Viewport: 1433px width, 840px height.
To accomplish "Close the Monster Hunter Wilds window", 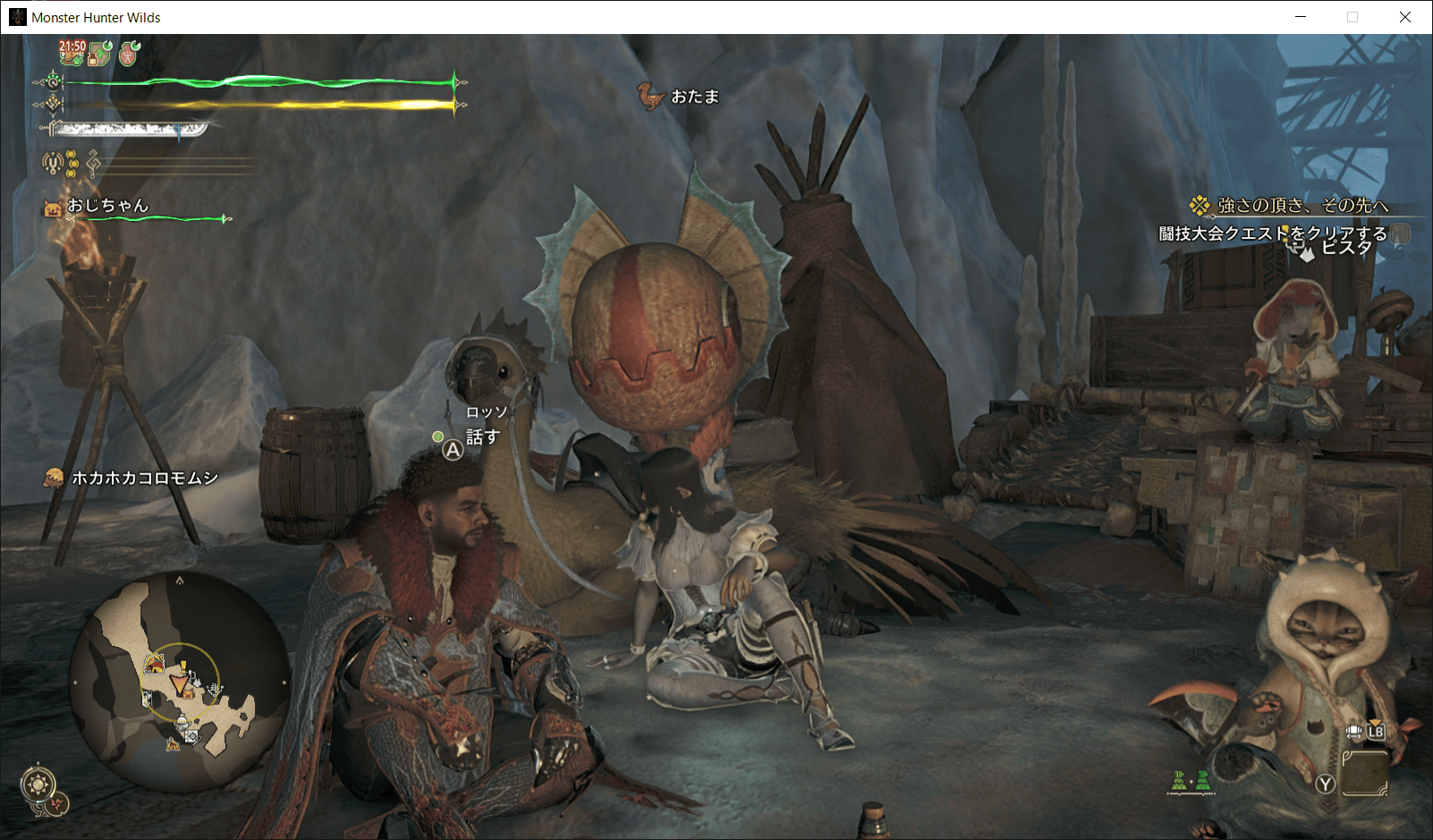I will point(1405,17).
